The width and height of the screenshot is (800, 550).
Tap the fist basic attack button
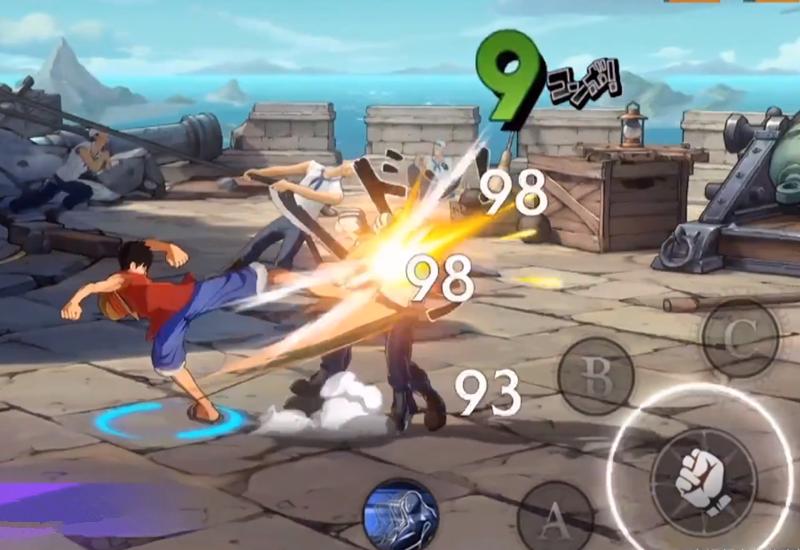704,477
